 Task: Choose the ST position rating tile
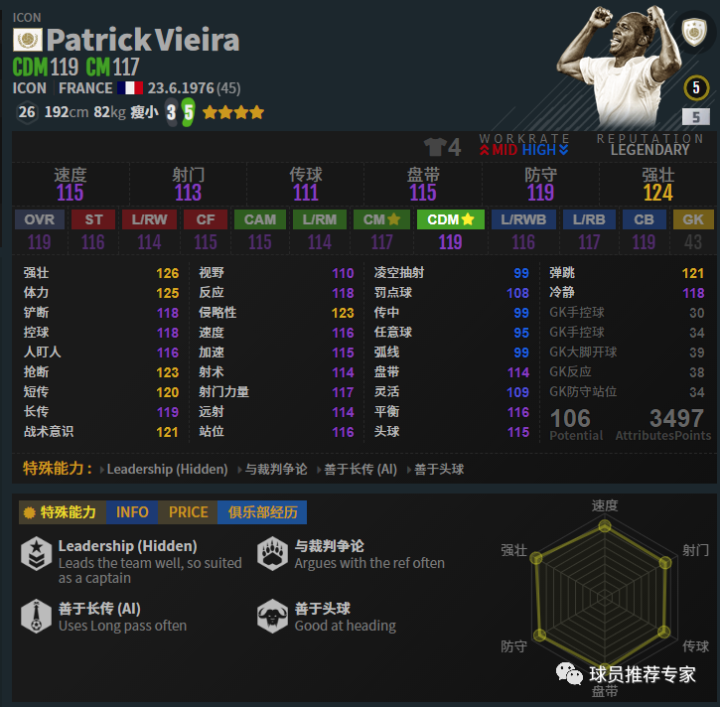(x=93, y=219)
